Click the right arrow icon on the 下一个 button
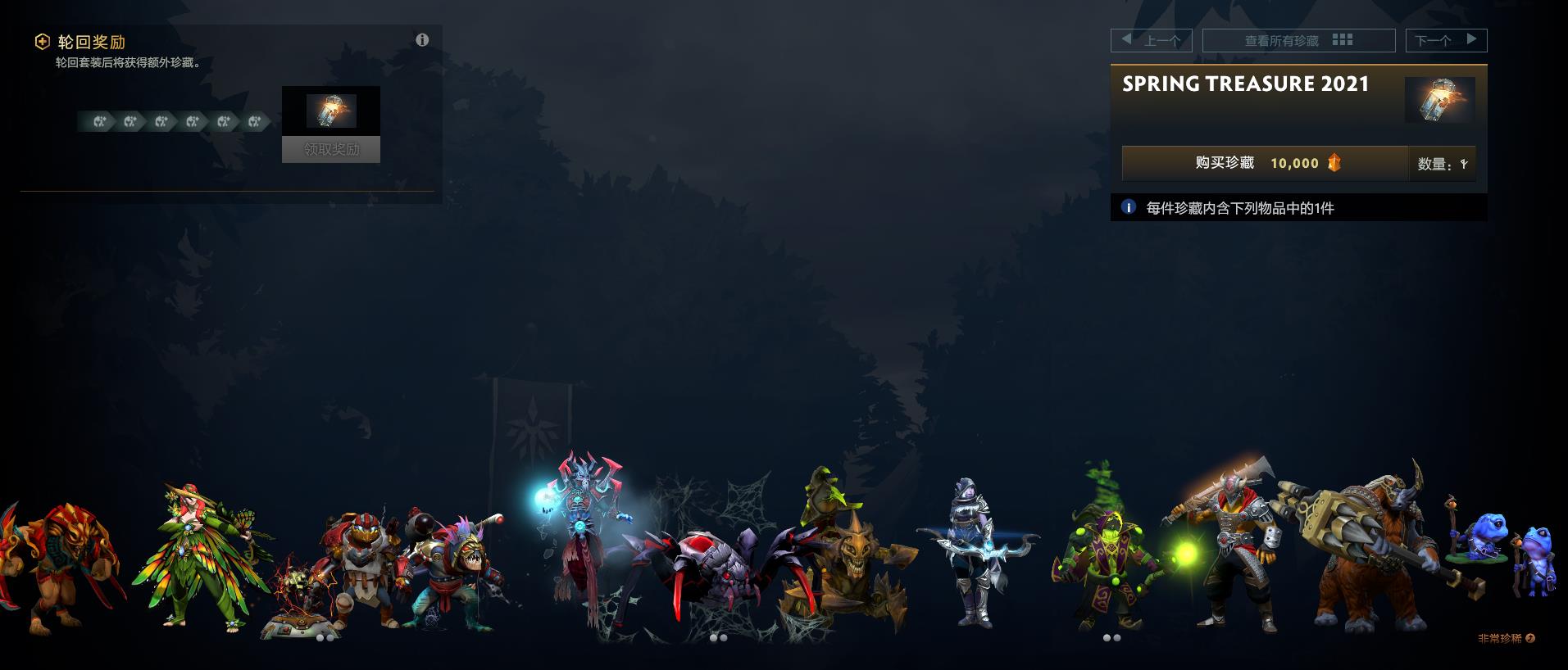This screenshot has height=670, width=1568. coord(1471,40)
